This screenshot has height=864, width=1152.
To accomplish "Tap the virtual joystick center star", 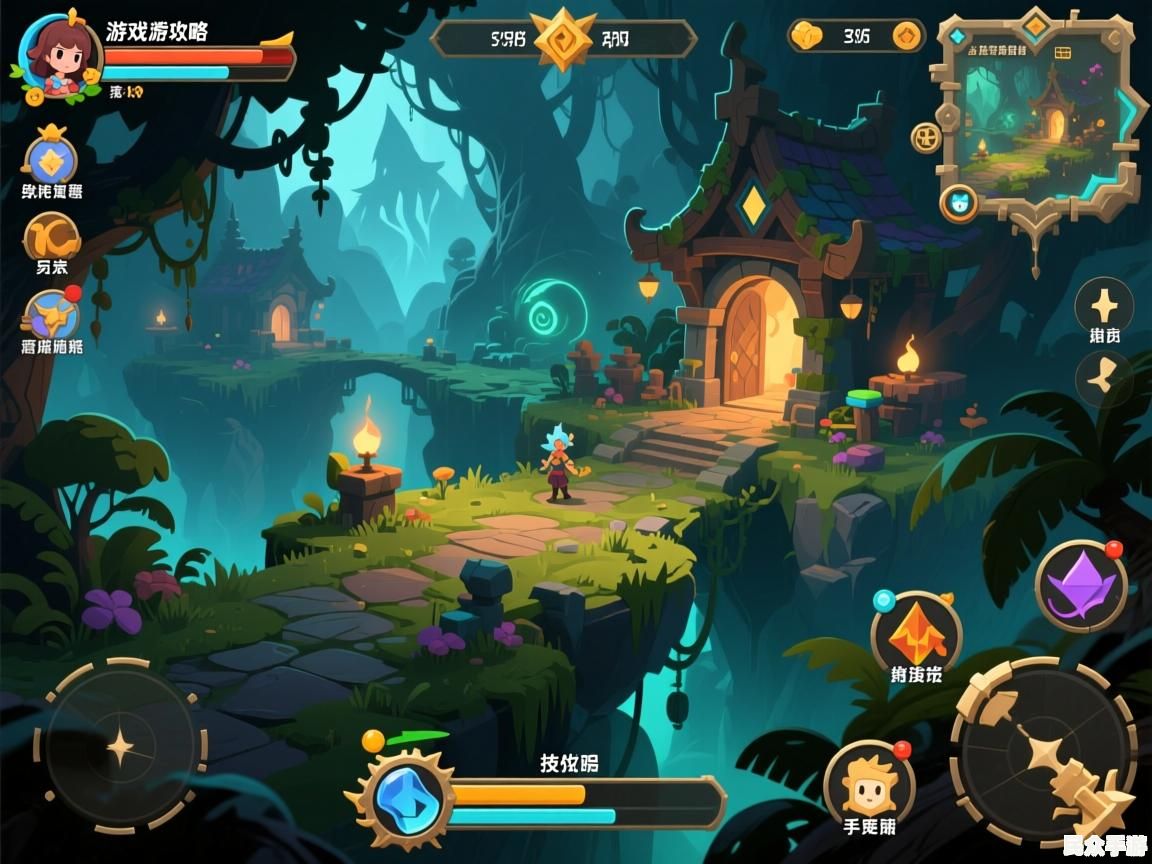I will tap(121, 746).
